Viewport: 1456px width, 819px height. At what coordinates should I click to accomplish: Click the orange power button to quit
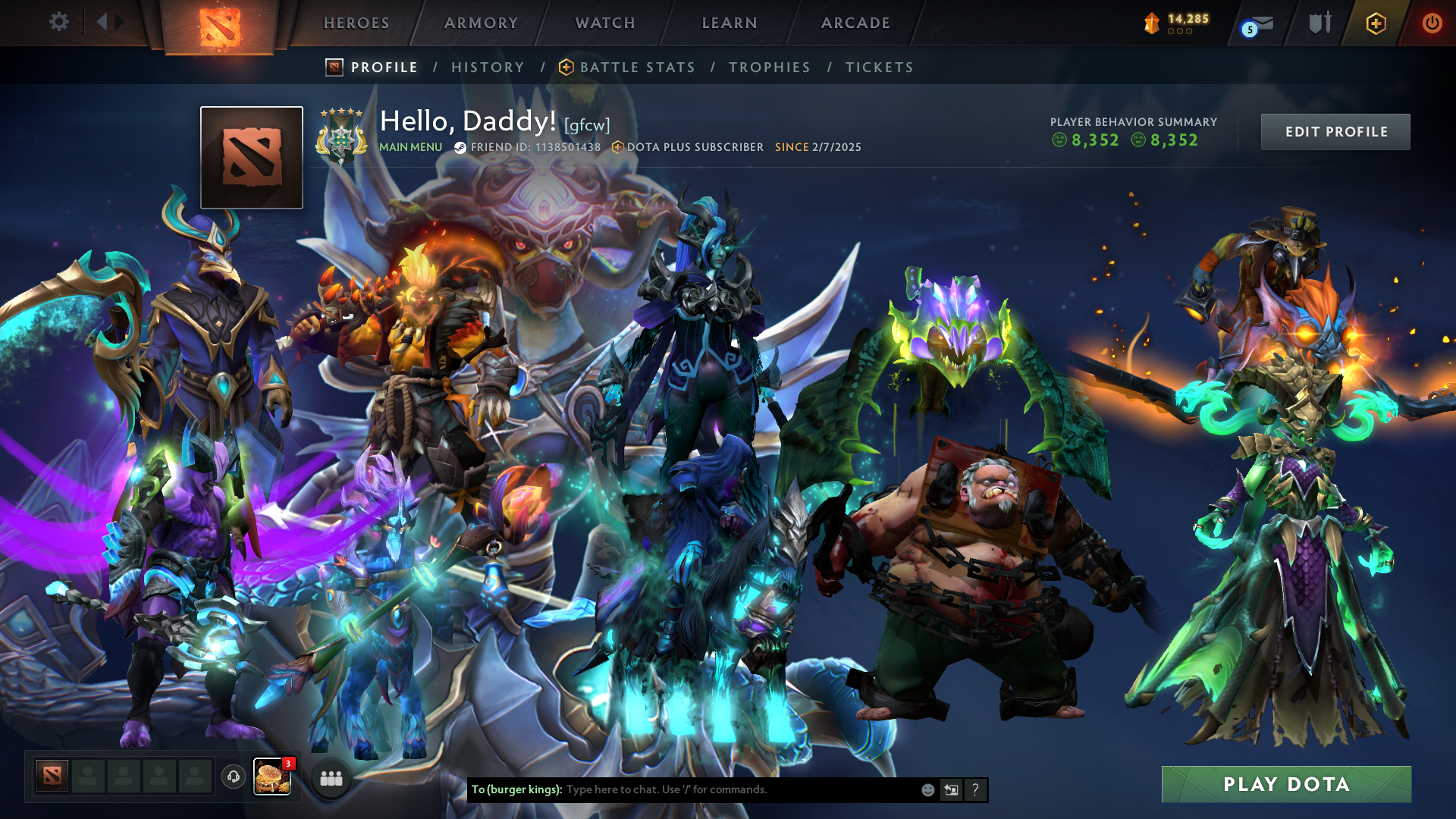click(x=1433, y=23)
